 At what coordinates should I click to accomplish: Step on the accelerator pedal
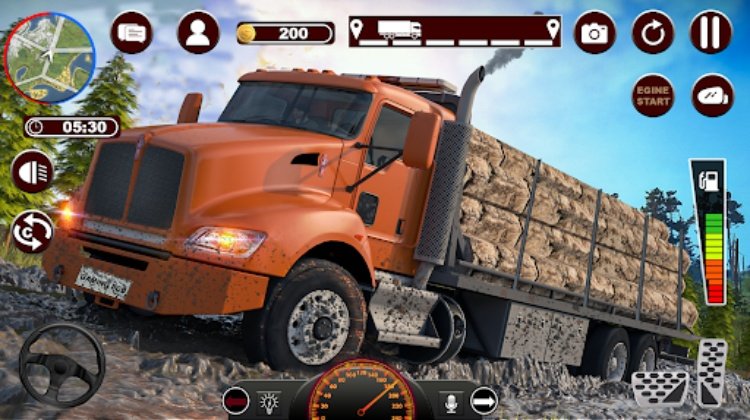point(713,373)
